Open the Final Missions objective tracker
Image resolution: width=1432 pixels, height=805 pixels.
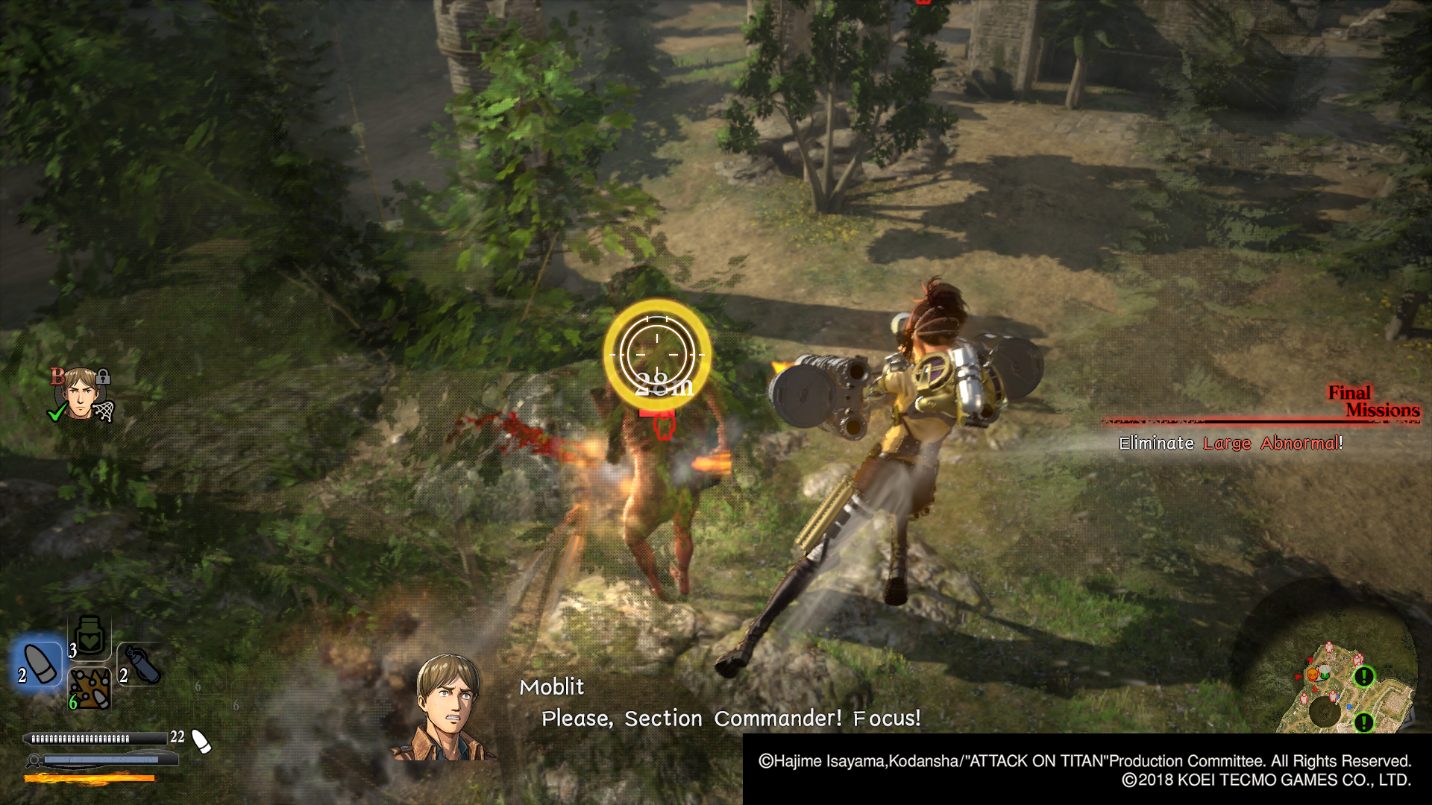click(1372, 402)
